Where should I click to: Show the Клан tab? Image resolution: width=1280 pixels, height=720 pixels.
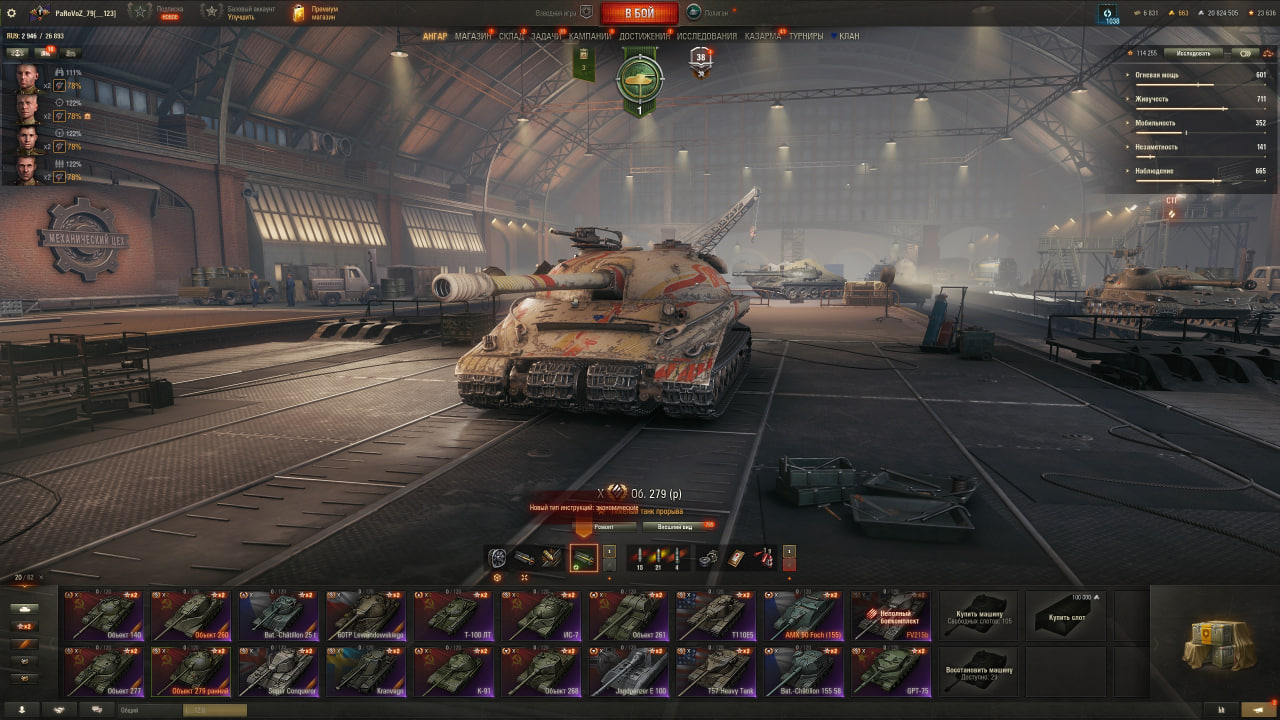(848, 36)
